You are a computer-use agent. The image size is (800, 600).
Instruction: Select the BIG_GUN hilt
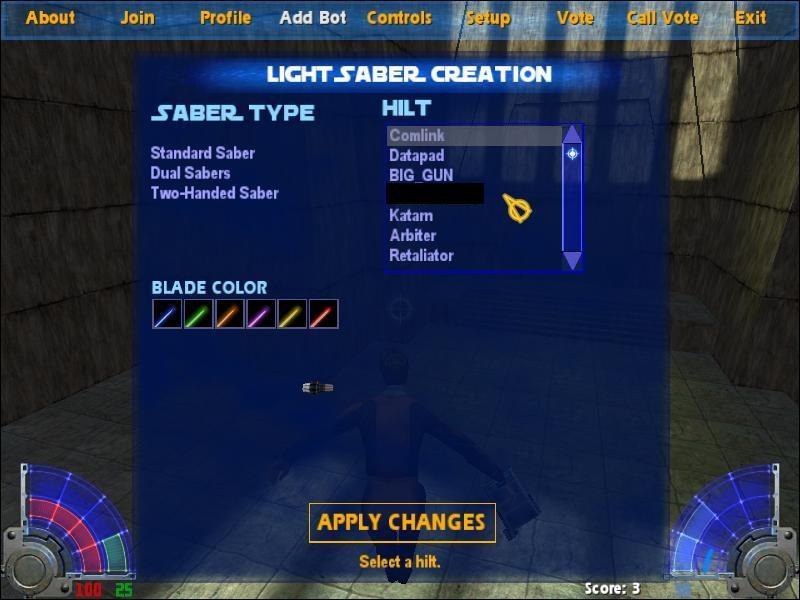[x=421, y=175]
